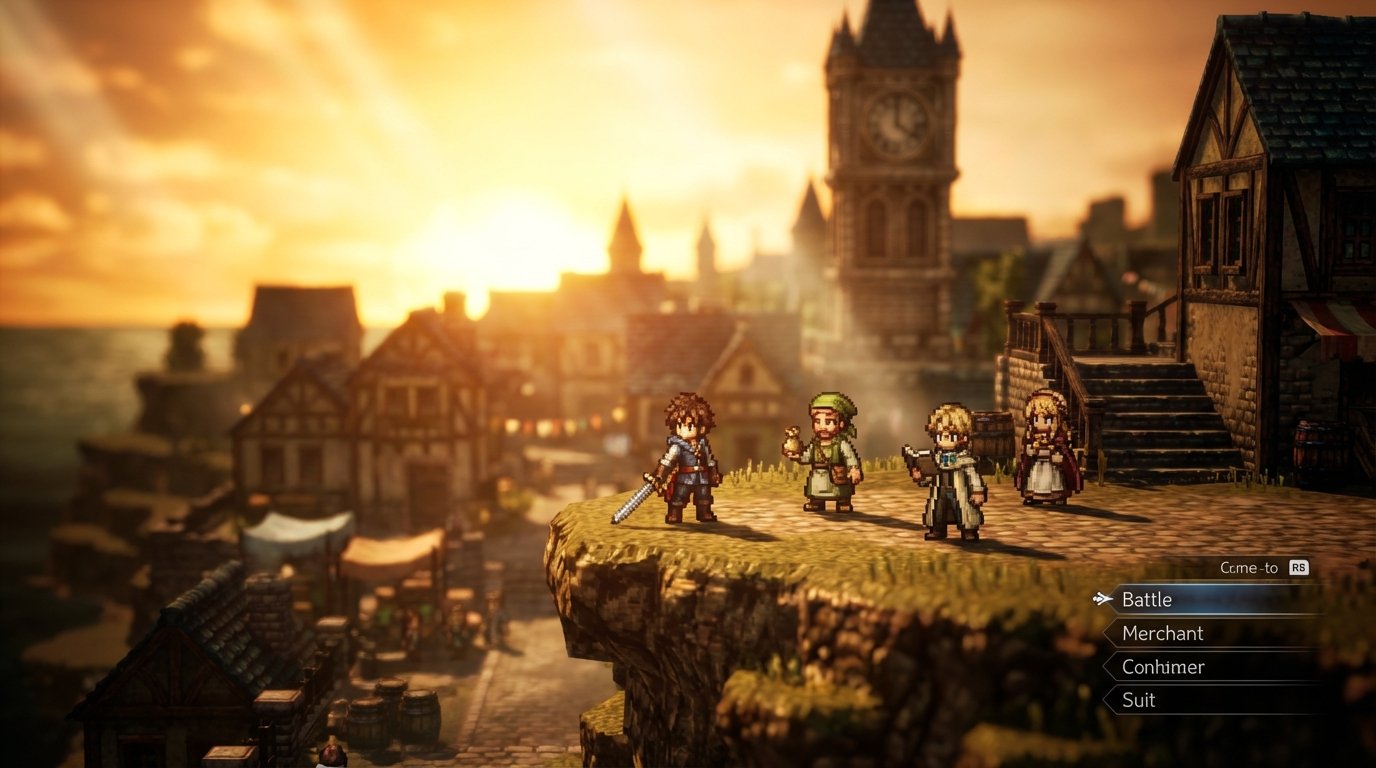This screenshot has width=1376, height=768.
Task: Select the green-robed apothecary holding the flask
Action: 829,450
